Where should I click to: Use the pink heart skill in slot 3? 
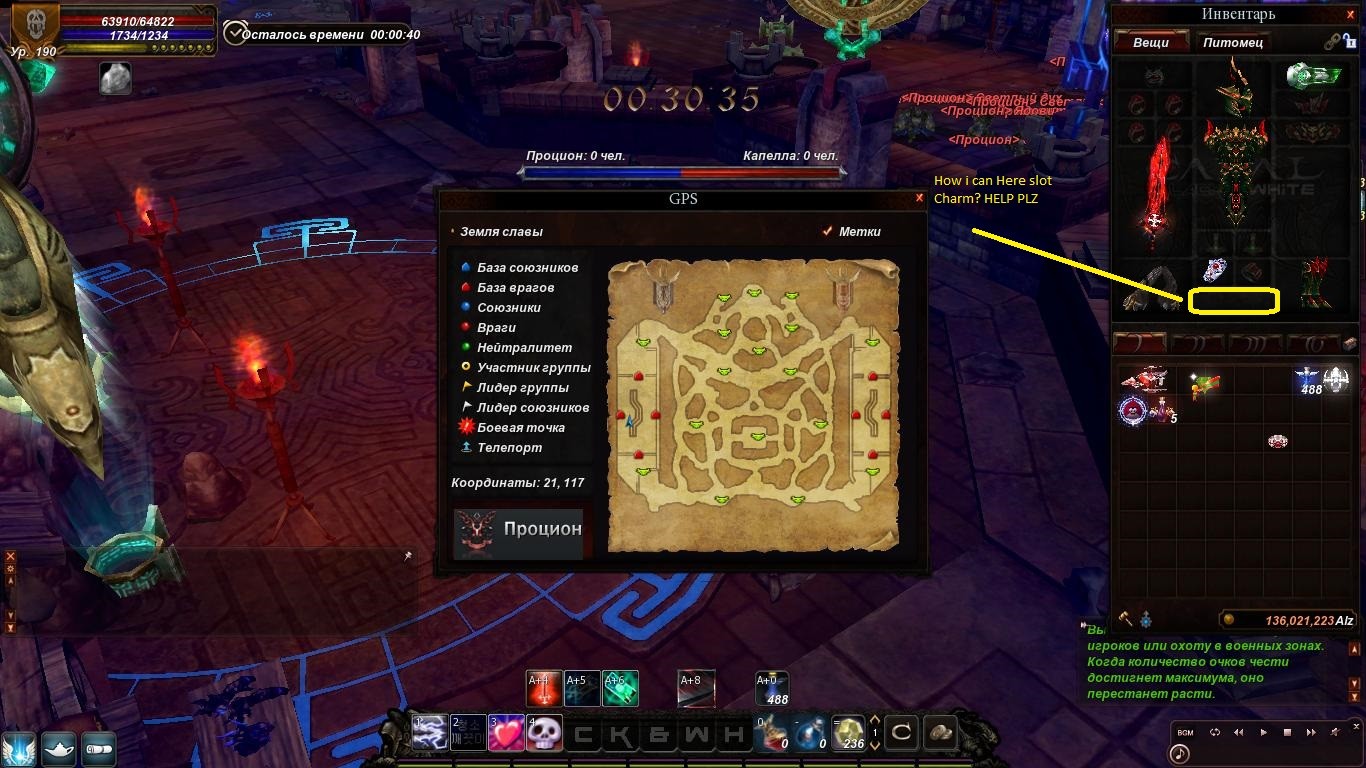coord(506,733)
